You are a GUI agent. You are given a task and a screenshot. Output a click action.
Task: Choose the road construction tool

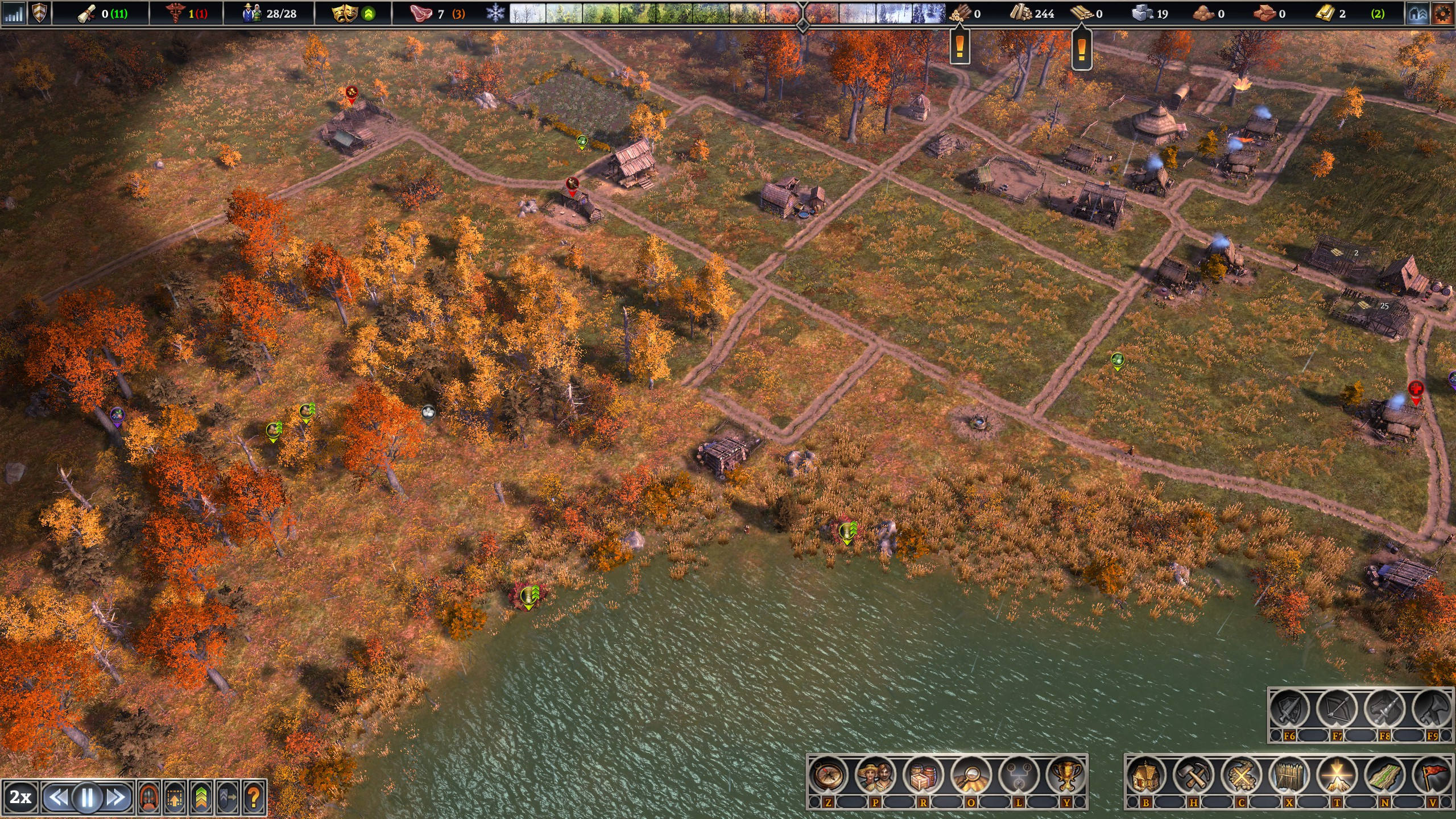click(x=1384, y=776)
